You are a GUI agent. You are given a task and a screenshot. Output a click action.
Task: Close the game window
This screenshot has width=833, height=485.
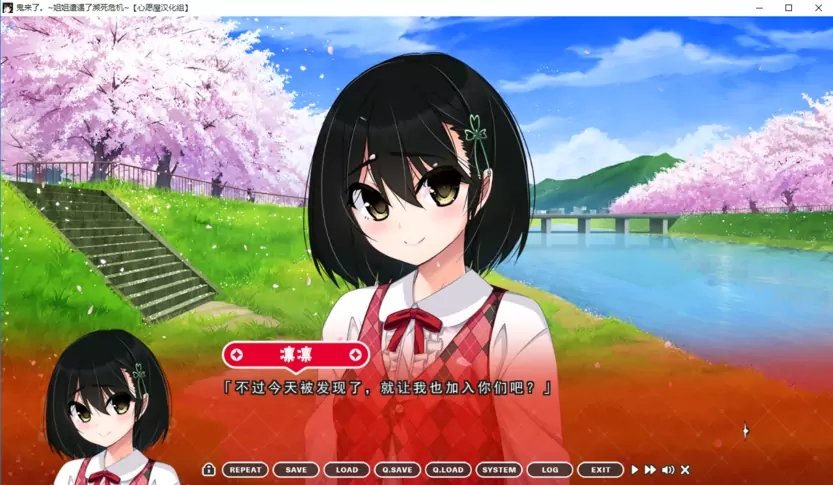817,8
